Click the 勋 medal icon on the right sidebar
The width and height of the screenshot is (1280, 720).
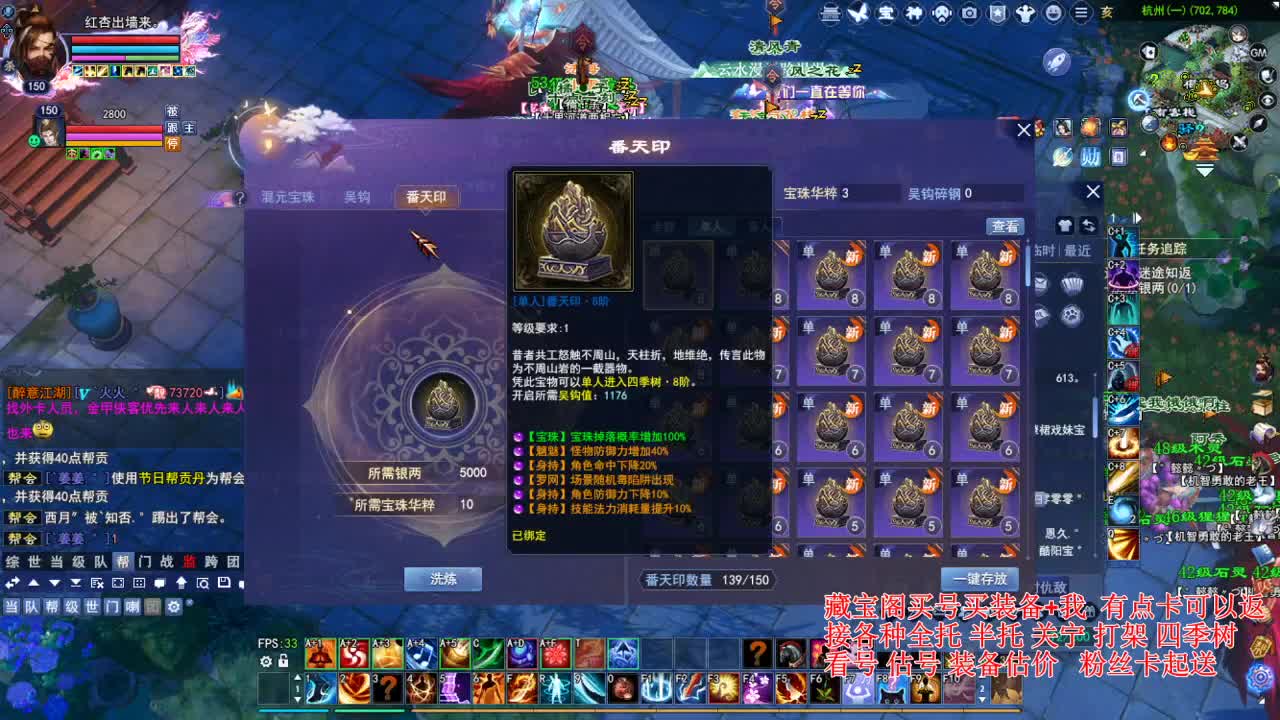tap(1090, 156)
